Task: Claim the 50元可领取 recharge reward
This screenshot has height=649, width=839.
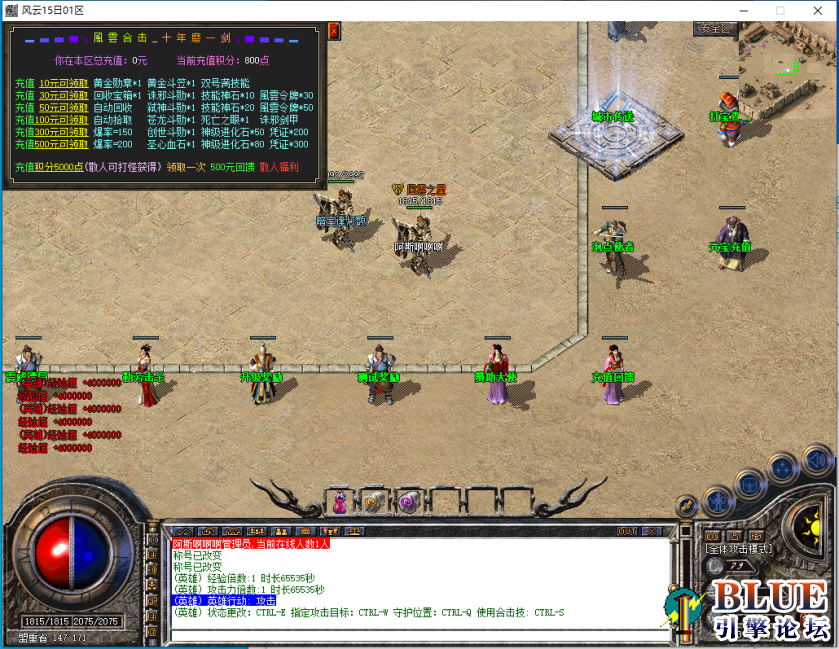Action: click(x=62, y=107)
